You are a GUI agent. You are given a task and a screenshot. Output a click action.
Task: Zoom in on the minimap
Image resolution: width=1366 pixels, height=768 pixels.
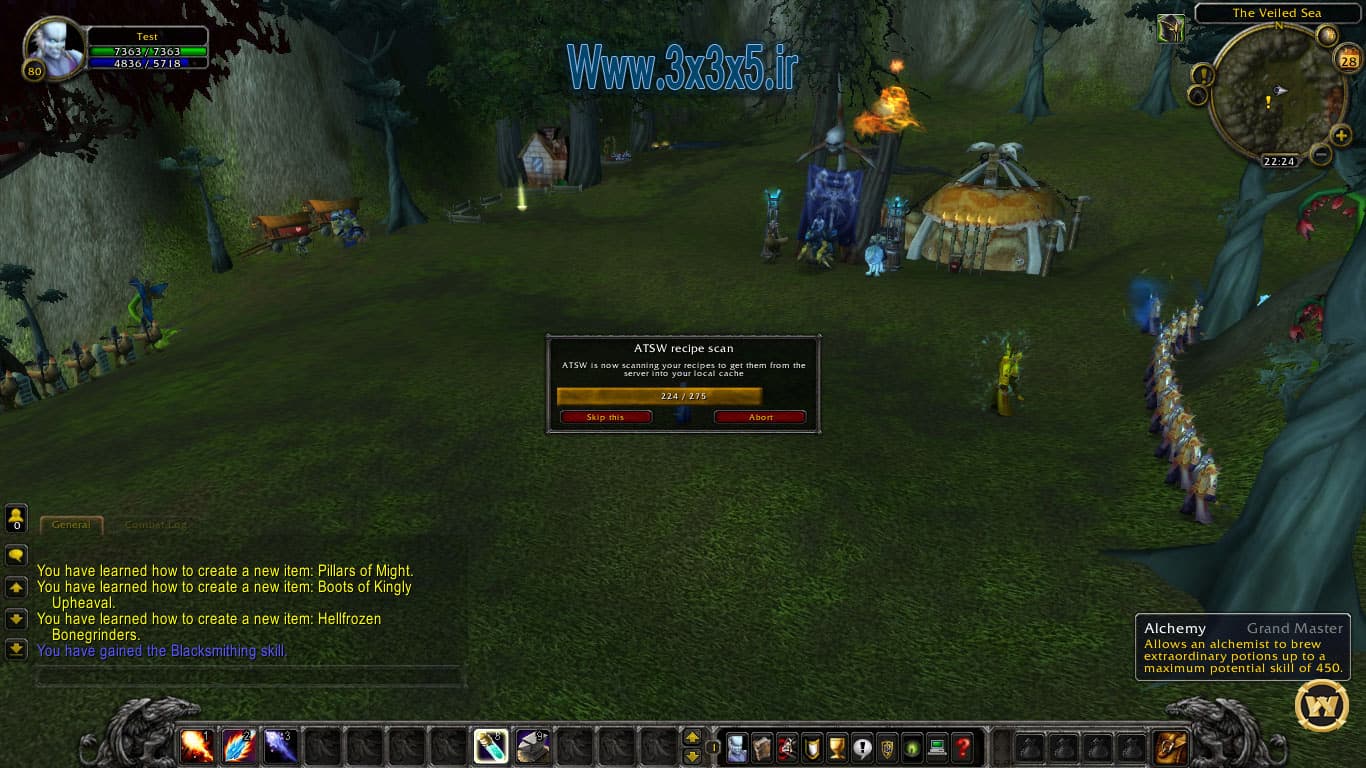pos(1340,135)
